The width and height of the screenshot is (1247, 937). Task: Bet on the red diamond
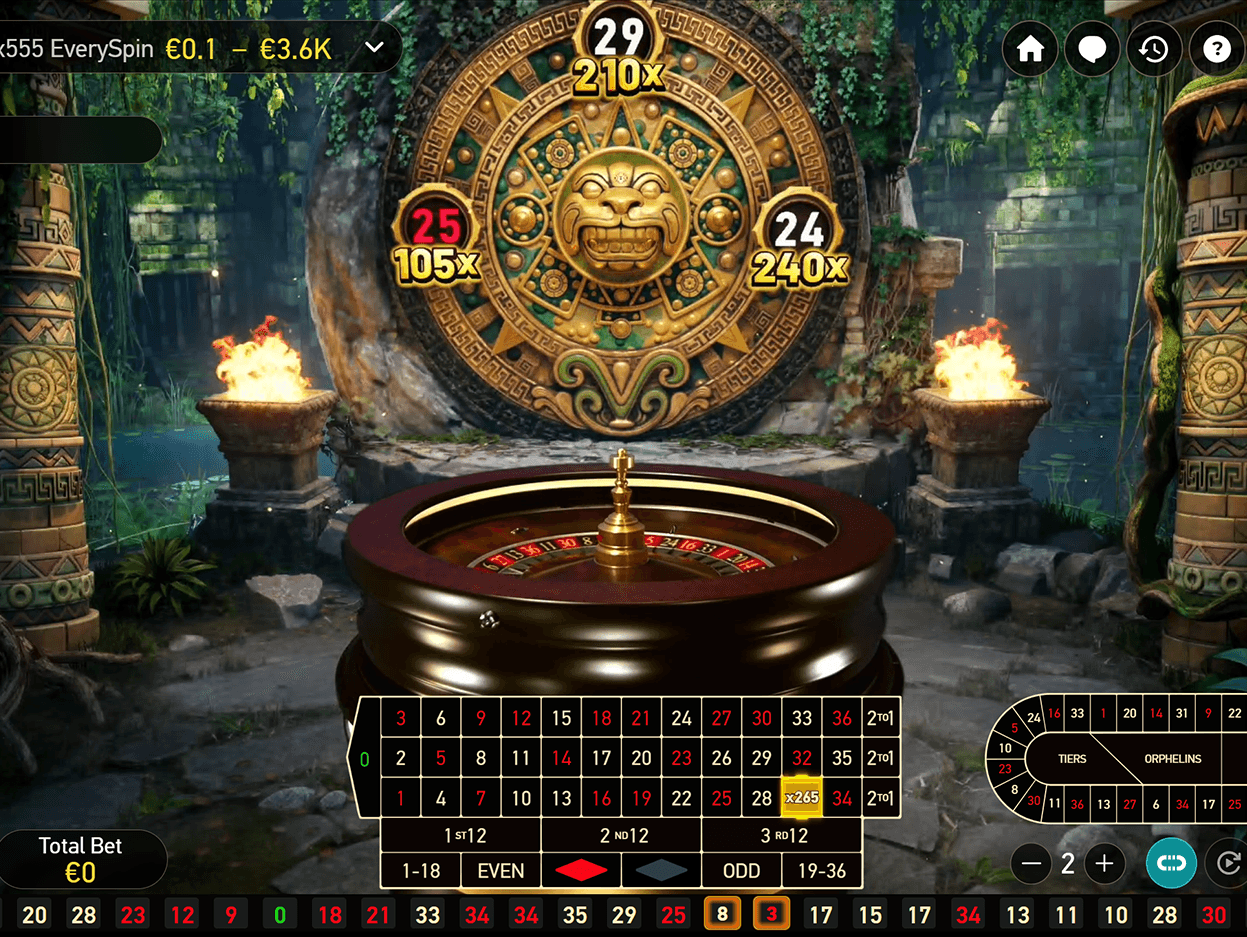(x=581, y=871)
